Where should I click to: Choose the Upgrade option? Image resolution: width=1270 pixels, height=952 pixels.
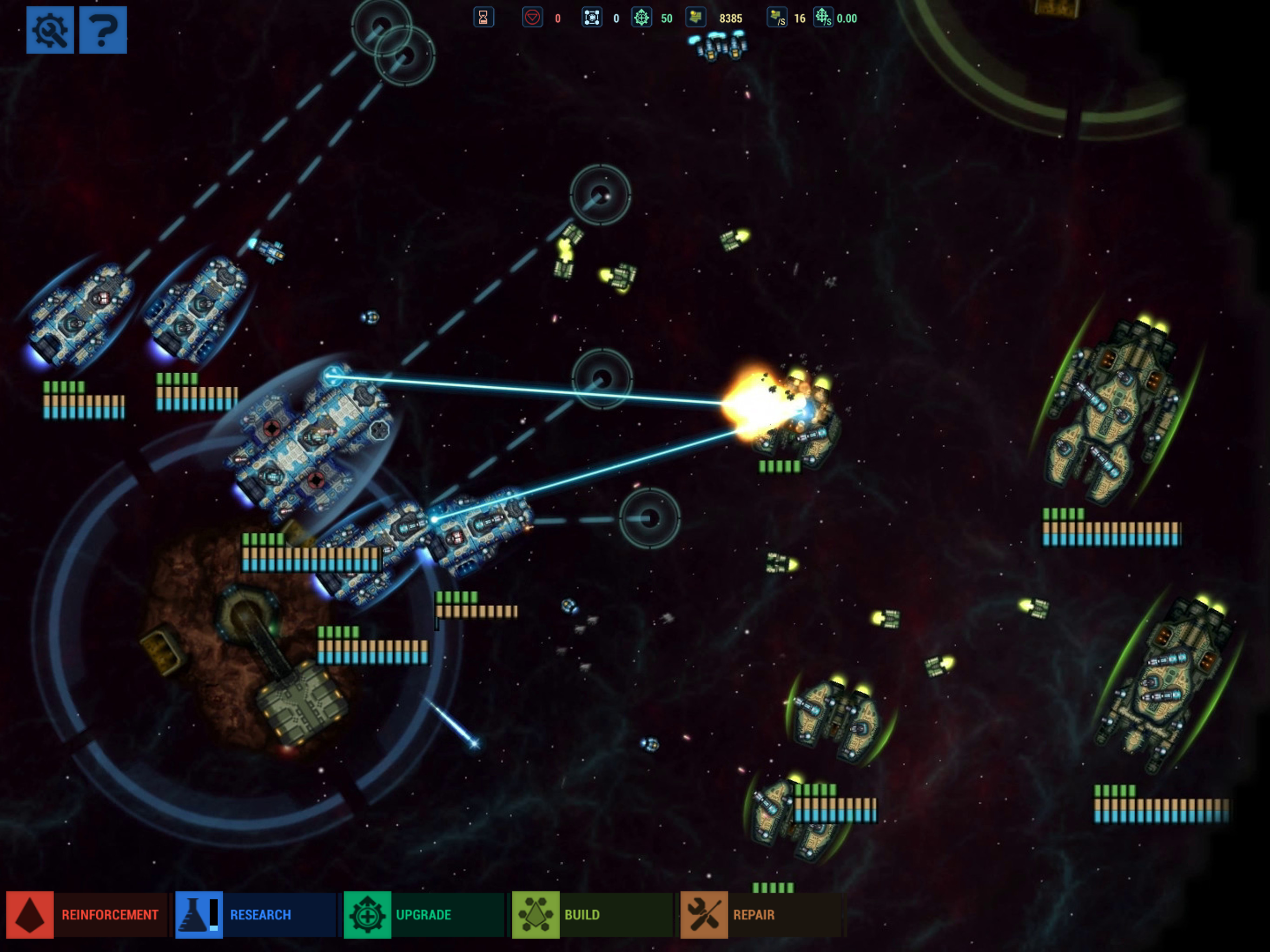(423, 915)
